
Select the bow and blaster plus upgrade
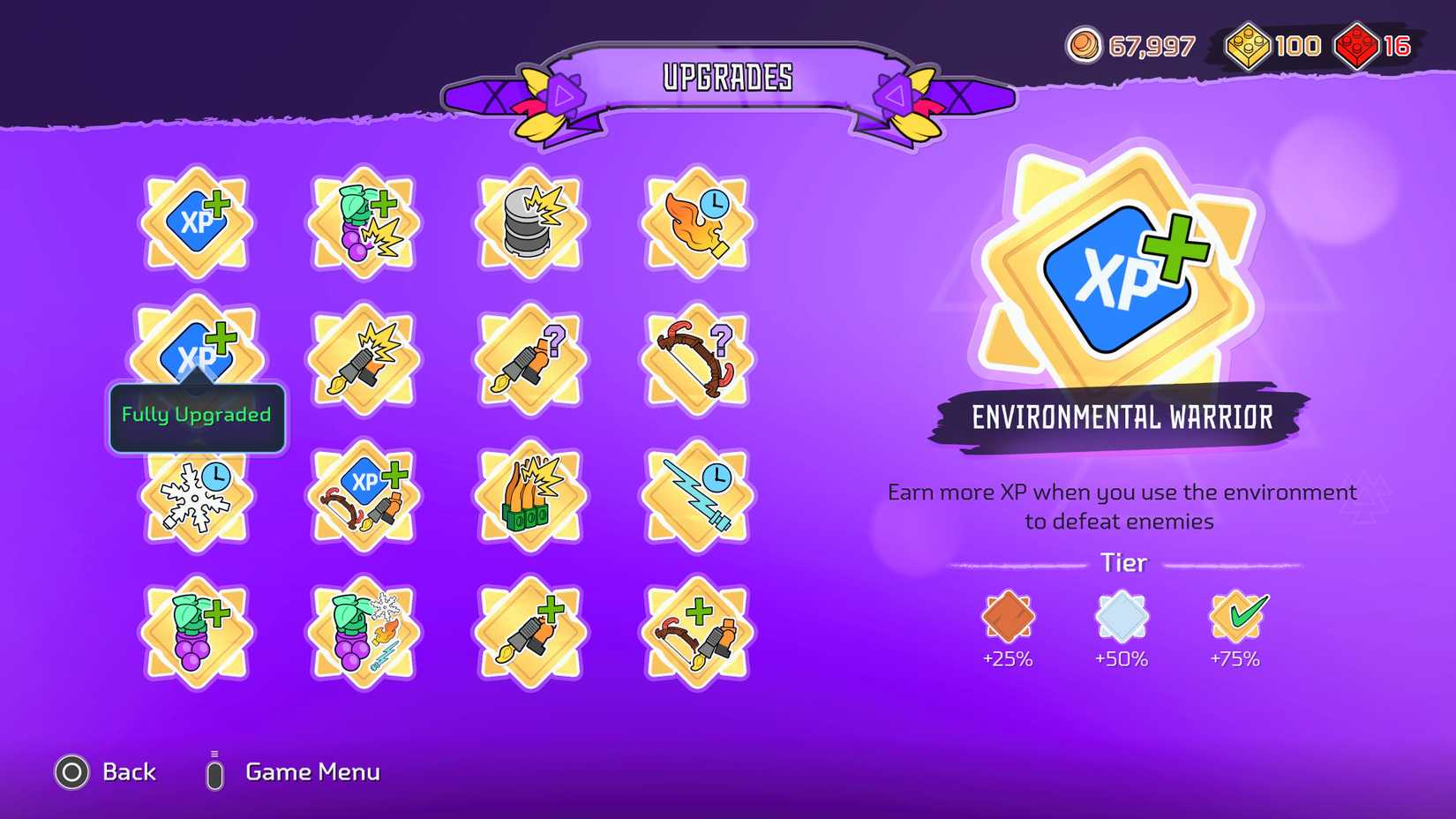click(697, 629)
